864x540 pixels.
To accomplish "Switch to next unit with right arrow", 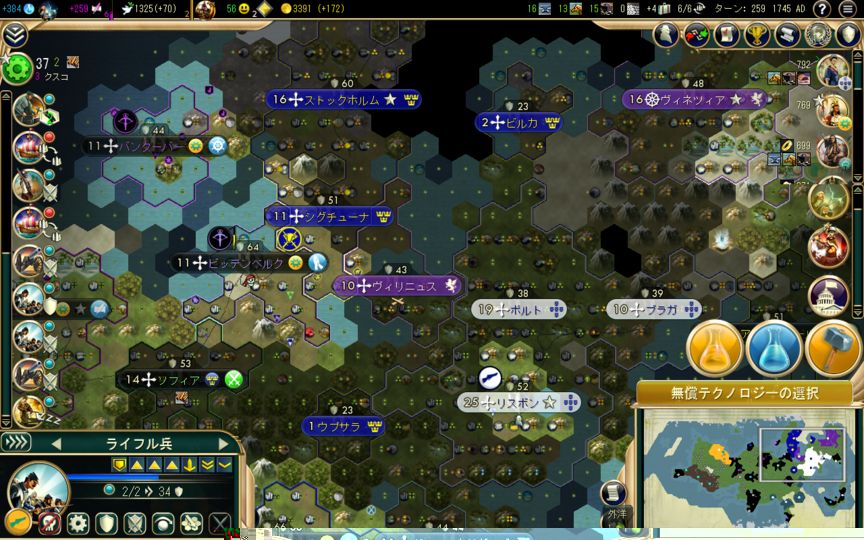I will [224, 443].
